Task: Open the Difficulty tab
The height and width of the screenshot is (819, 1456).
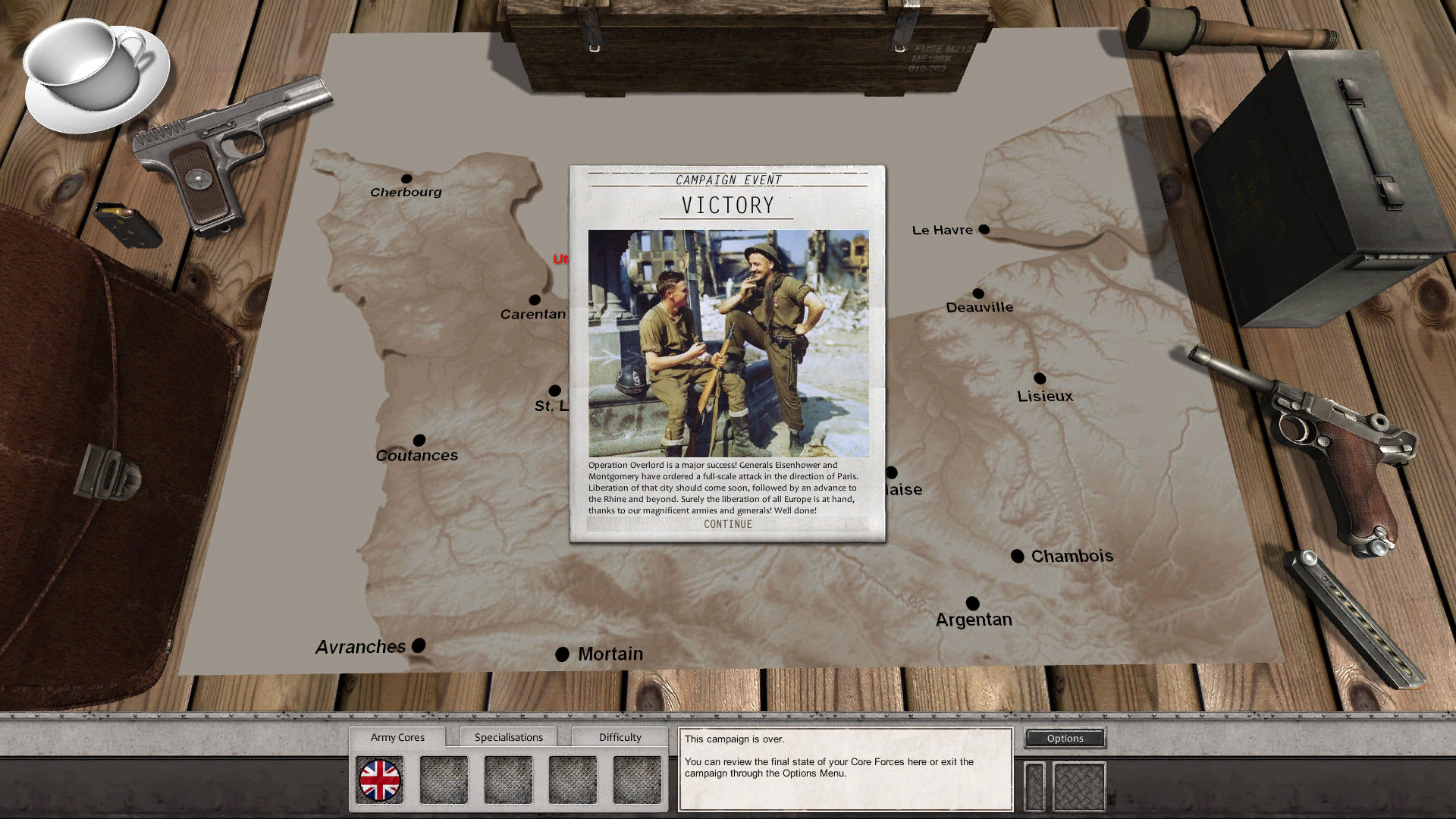Action: [619, 736]
